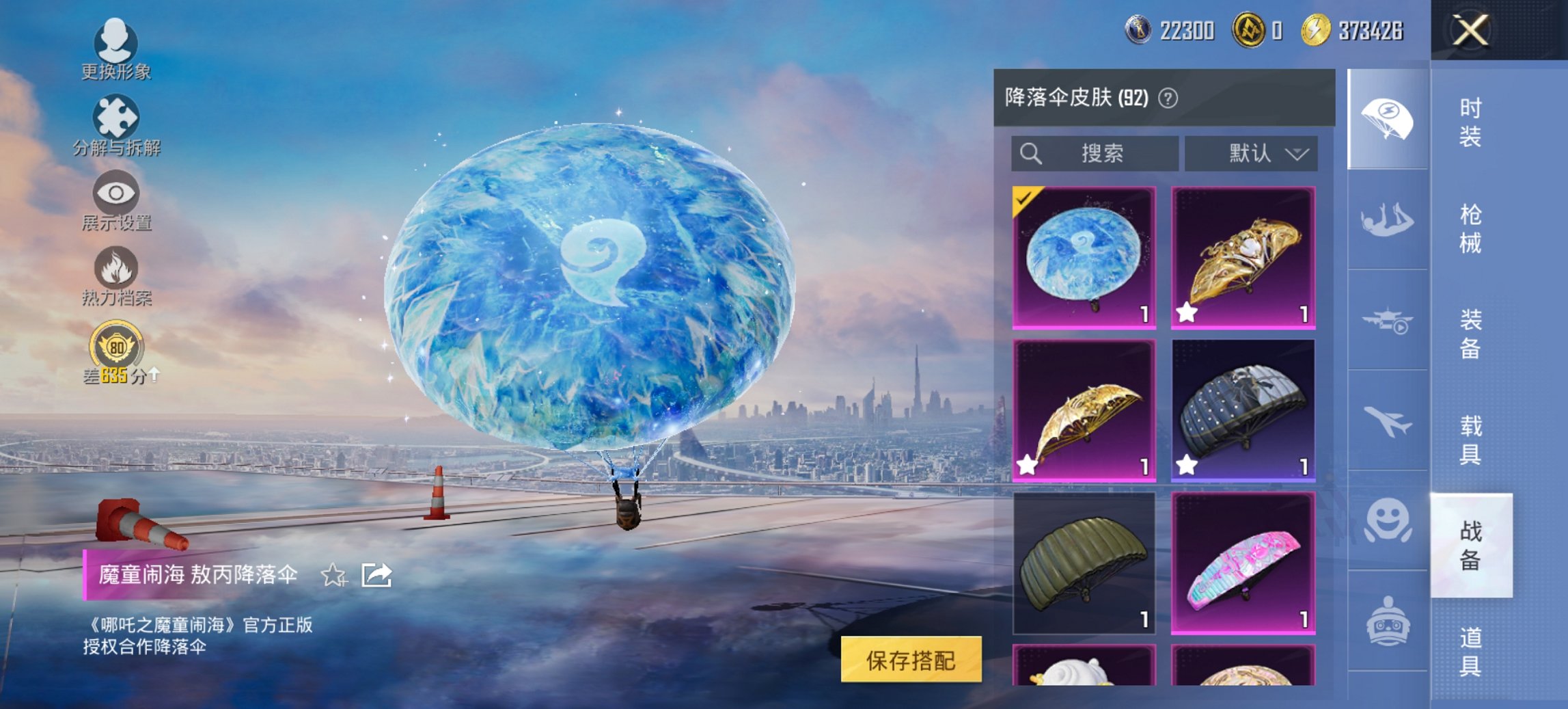Viewport: 1568px width, 709px height.
Task: Open the 默认 sorting dropdown
Action: [x=1254, y=154]
